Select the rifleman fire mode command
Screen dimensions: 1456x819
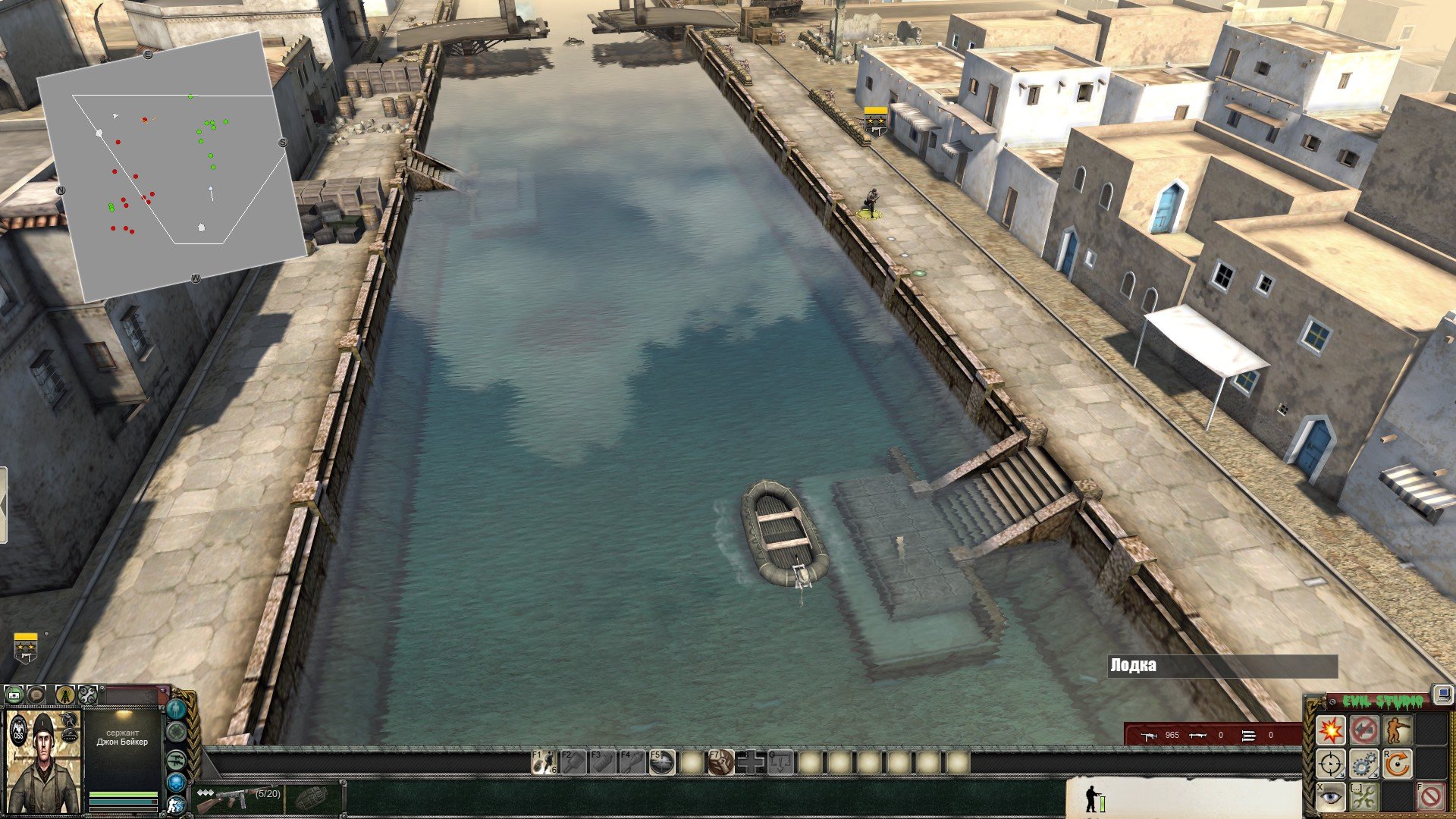[1397, 730]
